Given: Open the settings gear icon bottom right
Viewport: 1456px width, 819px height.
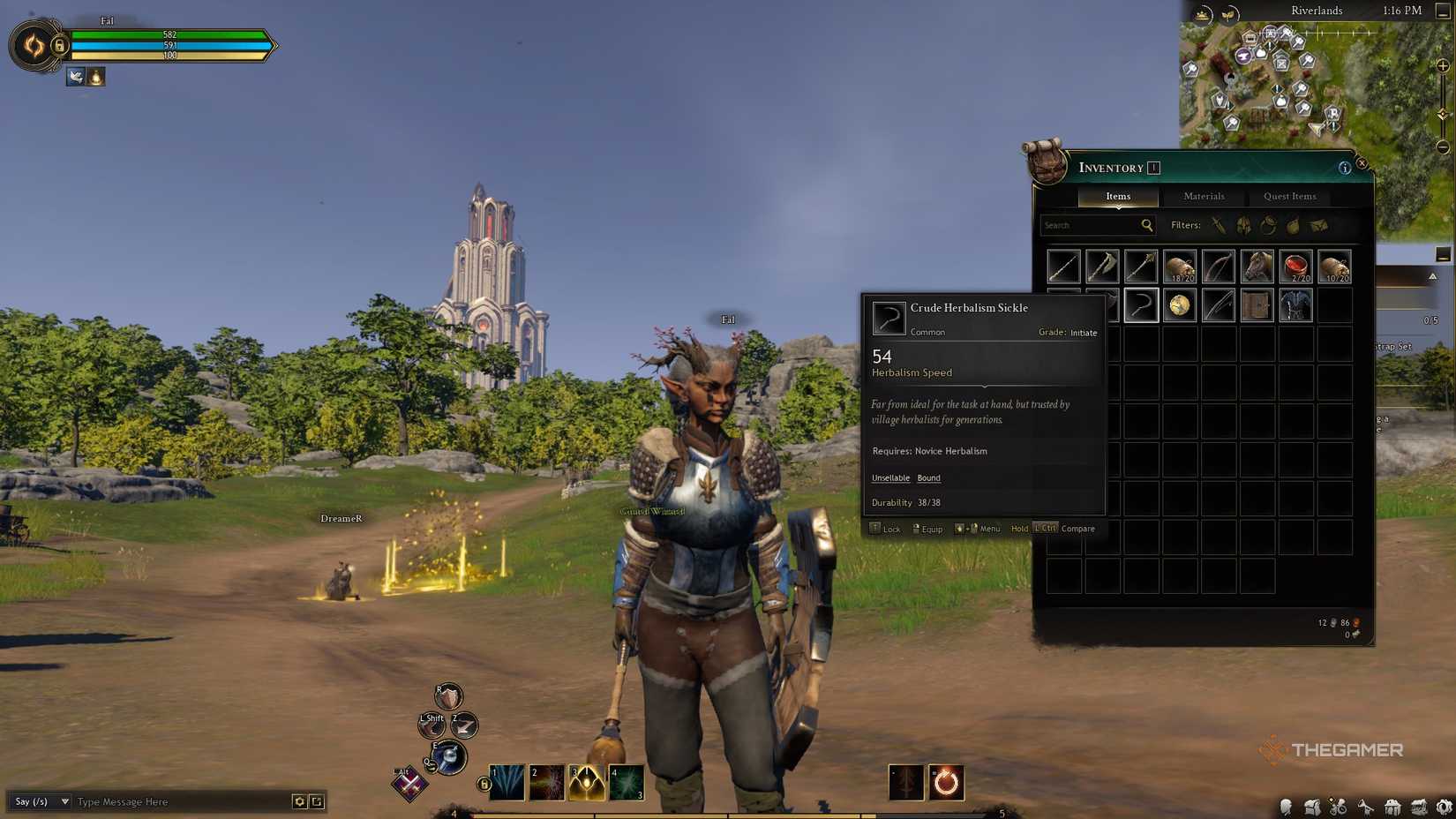Looking at the screenshot, I should tap(1445, 806).
